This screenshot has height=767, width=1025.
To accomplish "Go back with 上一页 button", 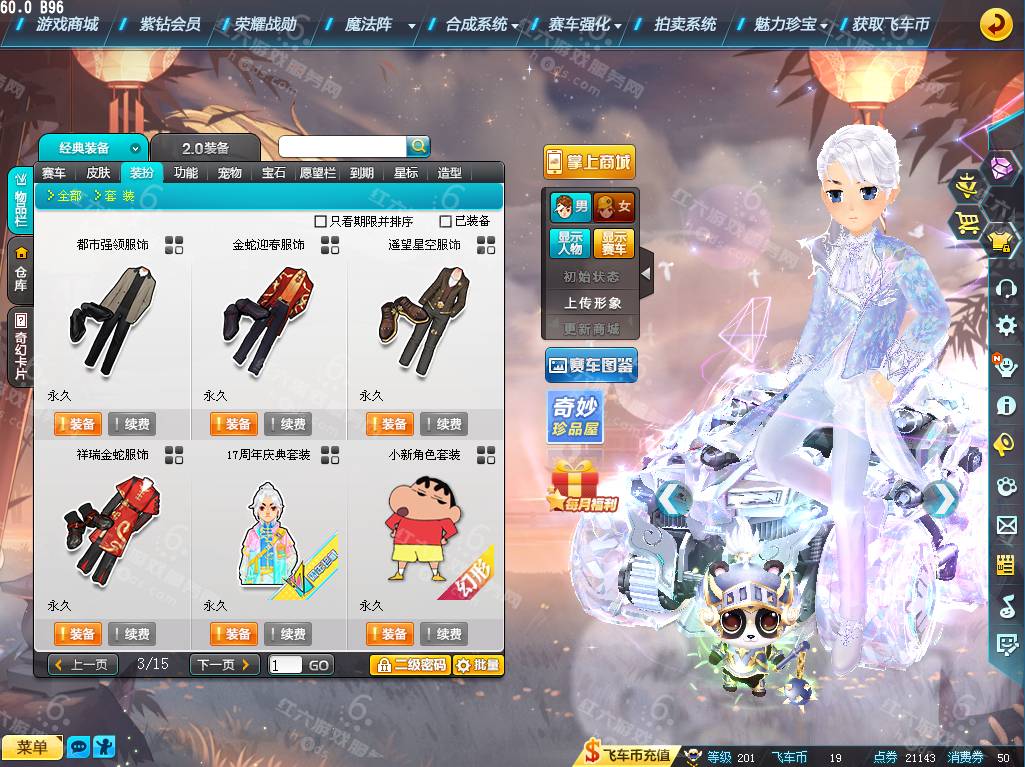I will (x=83, y=664).
